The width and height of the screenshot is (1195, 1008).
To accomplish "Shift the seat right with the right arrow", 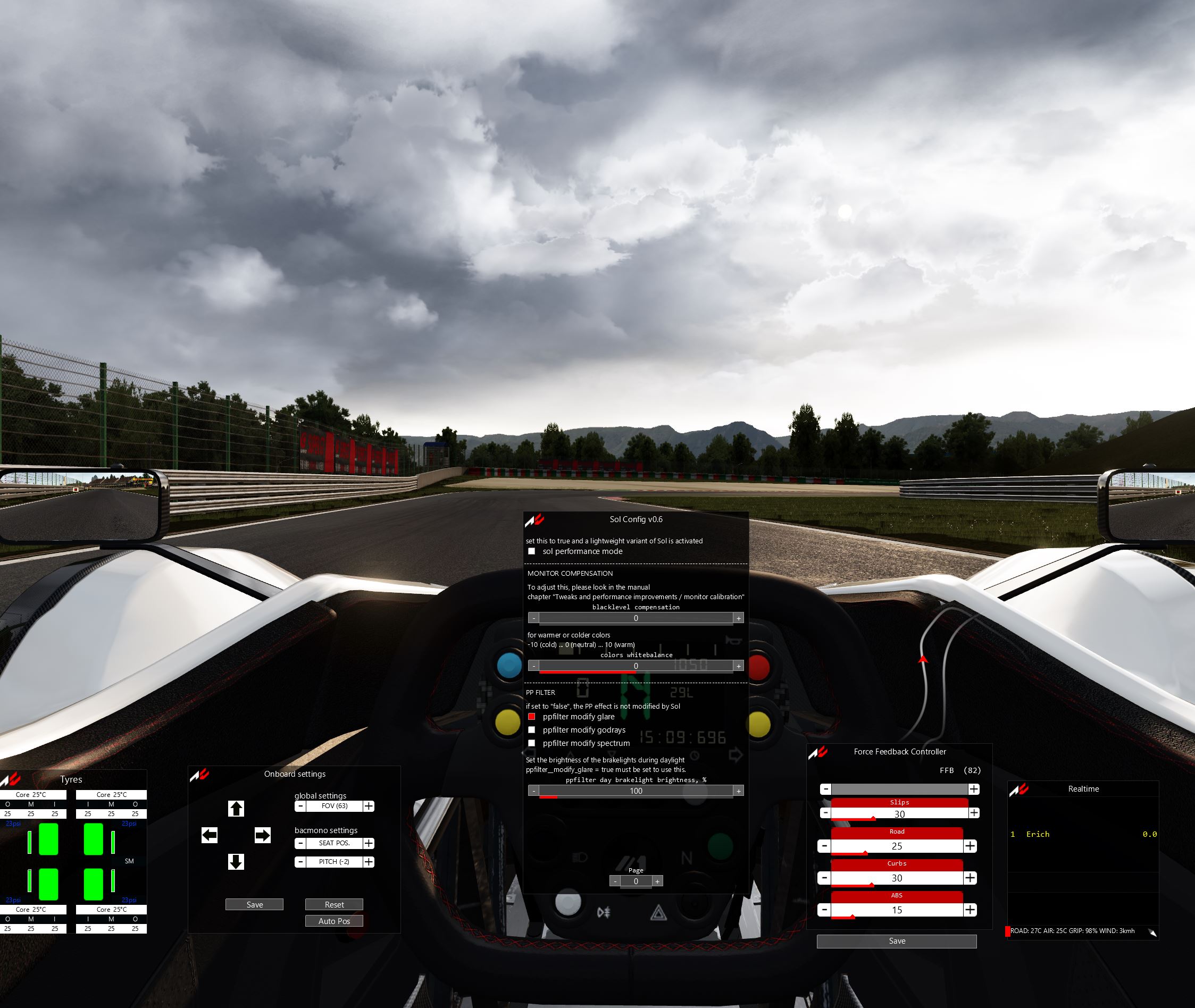I will tap(262, 835).
